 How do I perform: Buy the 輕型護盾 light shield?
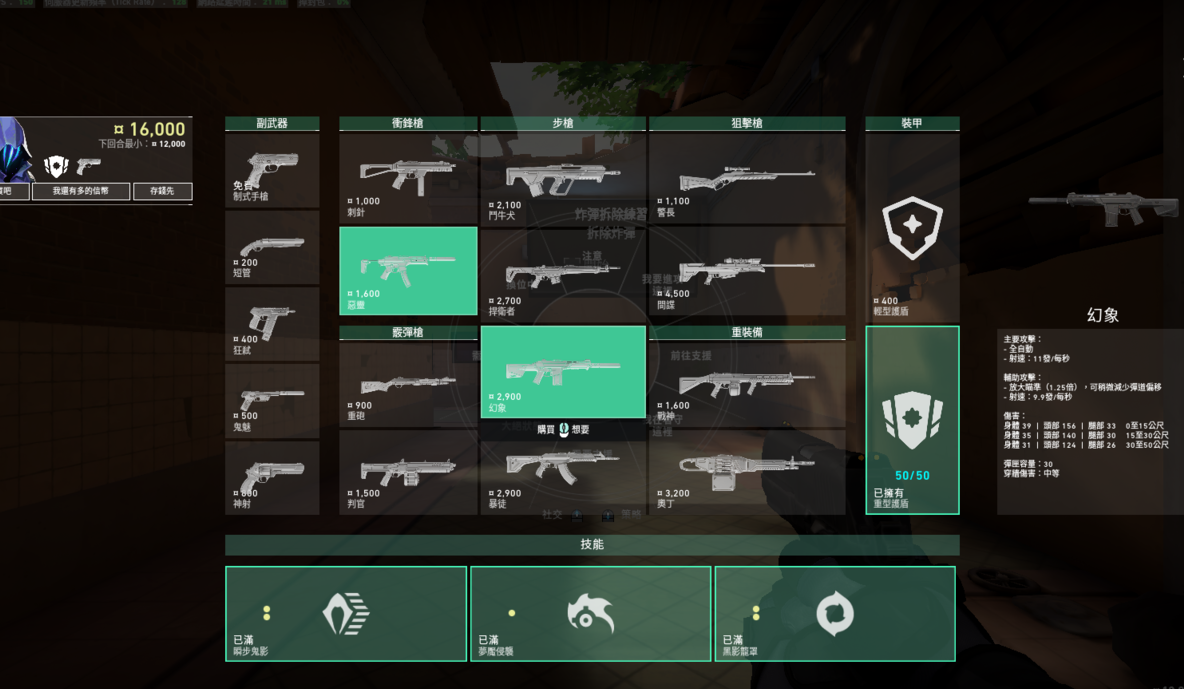912,230
